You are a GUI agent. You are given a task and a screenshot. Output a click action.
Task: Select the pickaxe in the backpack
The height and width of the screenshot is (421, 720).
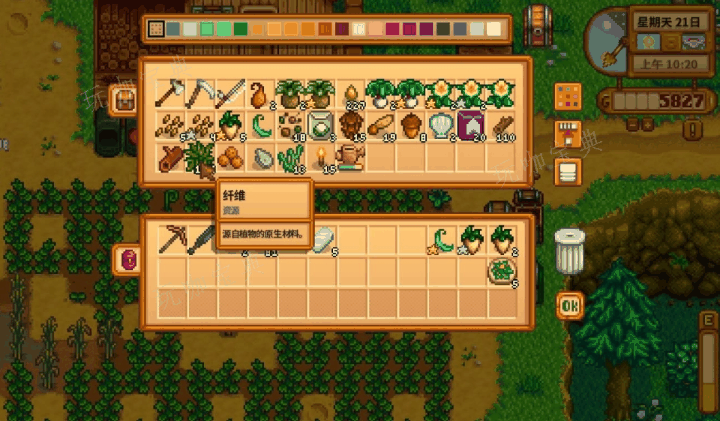click(171, 240)
